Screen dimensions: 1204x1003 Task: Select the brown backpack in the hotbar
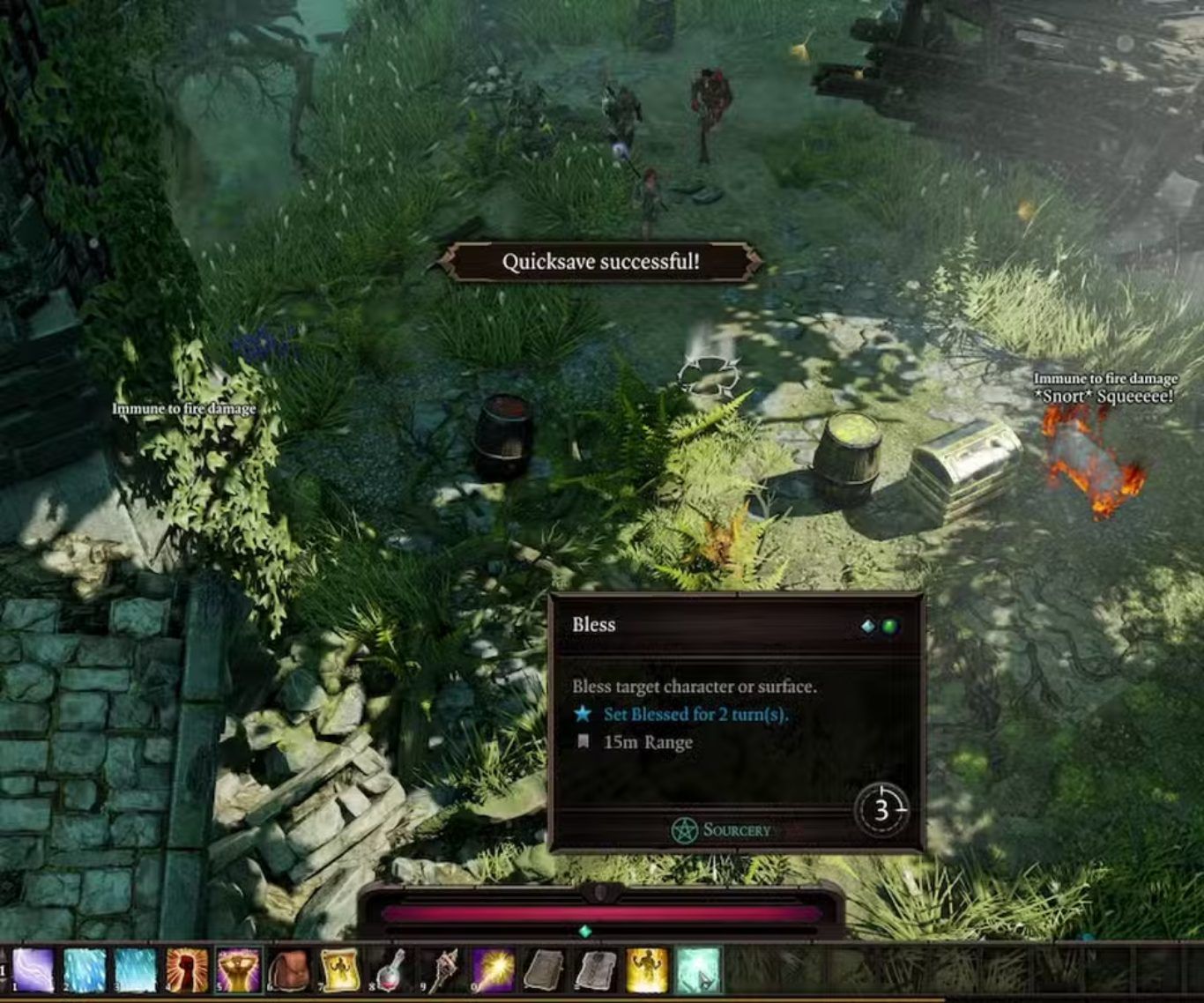[289, 970]
